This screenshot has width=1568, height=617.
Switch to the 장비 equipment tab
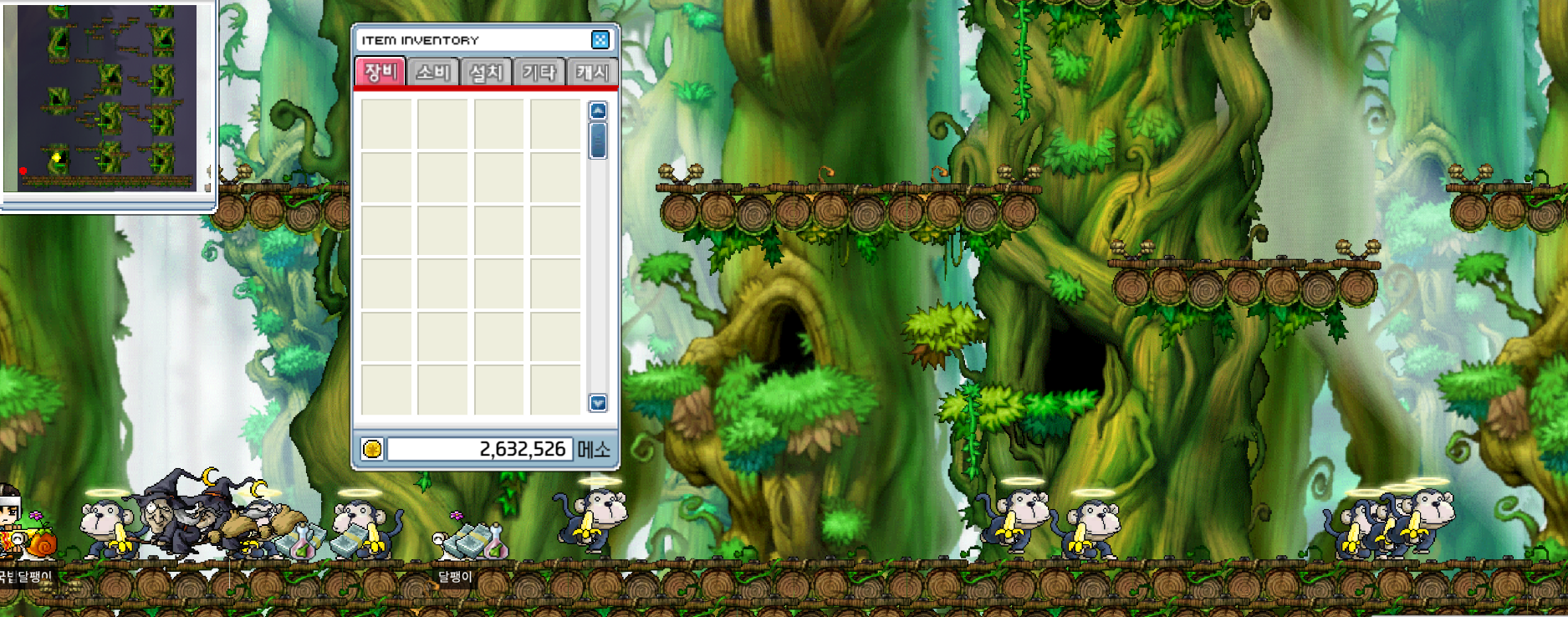381,72
